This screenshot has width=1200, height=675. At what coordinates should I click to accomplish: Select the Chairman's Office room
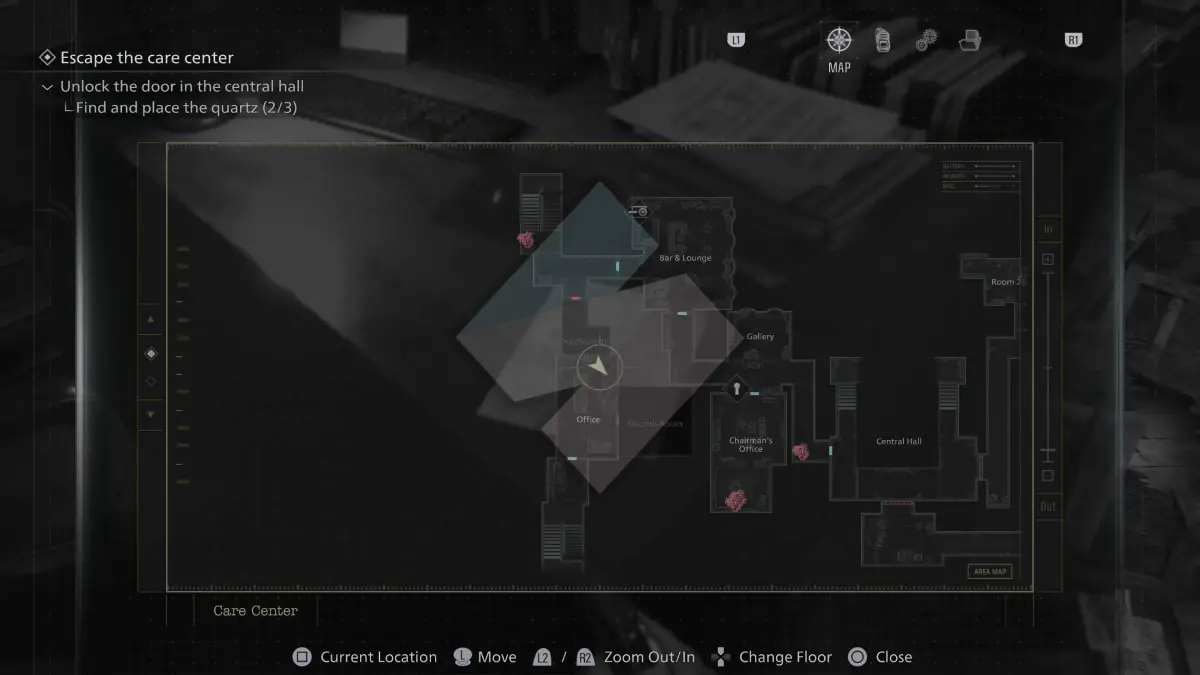tap(750, 445)
